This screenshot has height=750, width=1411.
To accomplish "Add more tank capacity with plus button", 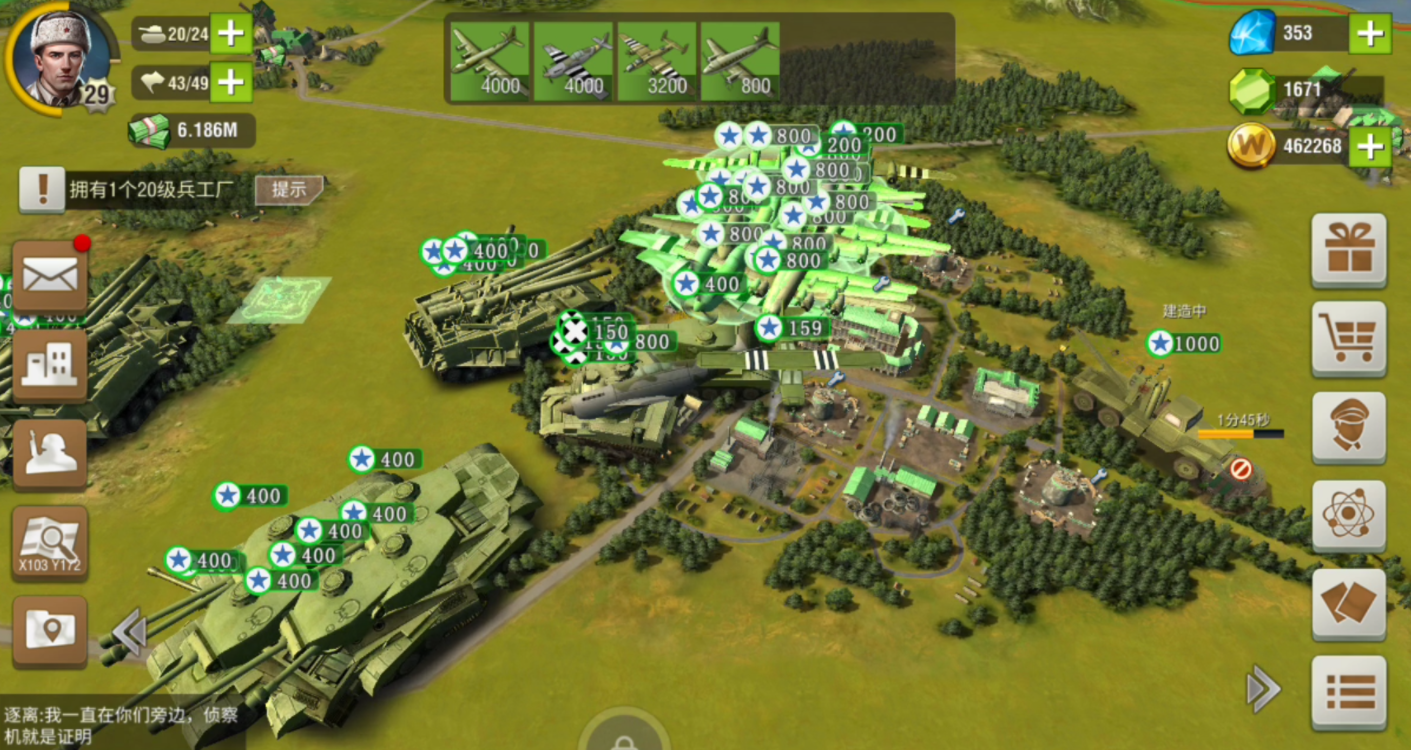I will point(231,34).
